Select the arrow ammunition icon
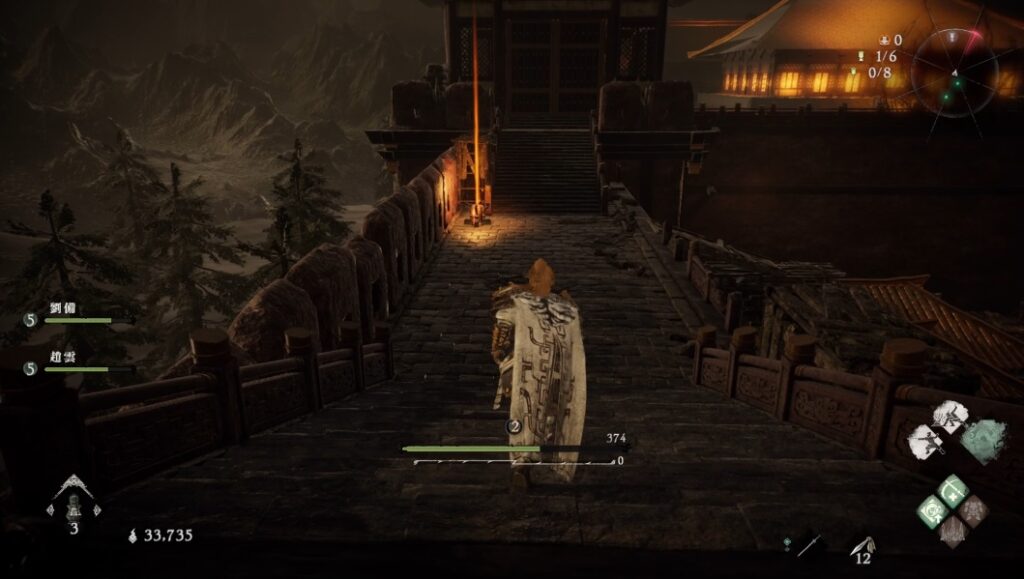The width and height of the screenshot is (1024, 579). tap(861, 546)
